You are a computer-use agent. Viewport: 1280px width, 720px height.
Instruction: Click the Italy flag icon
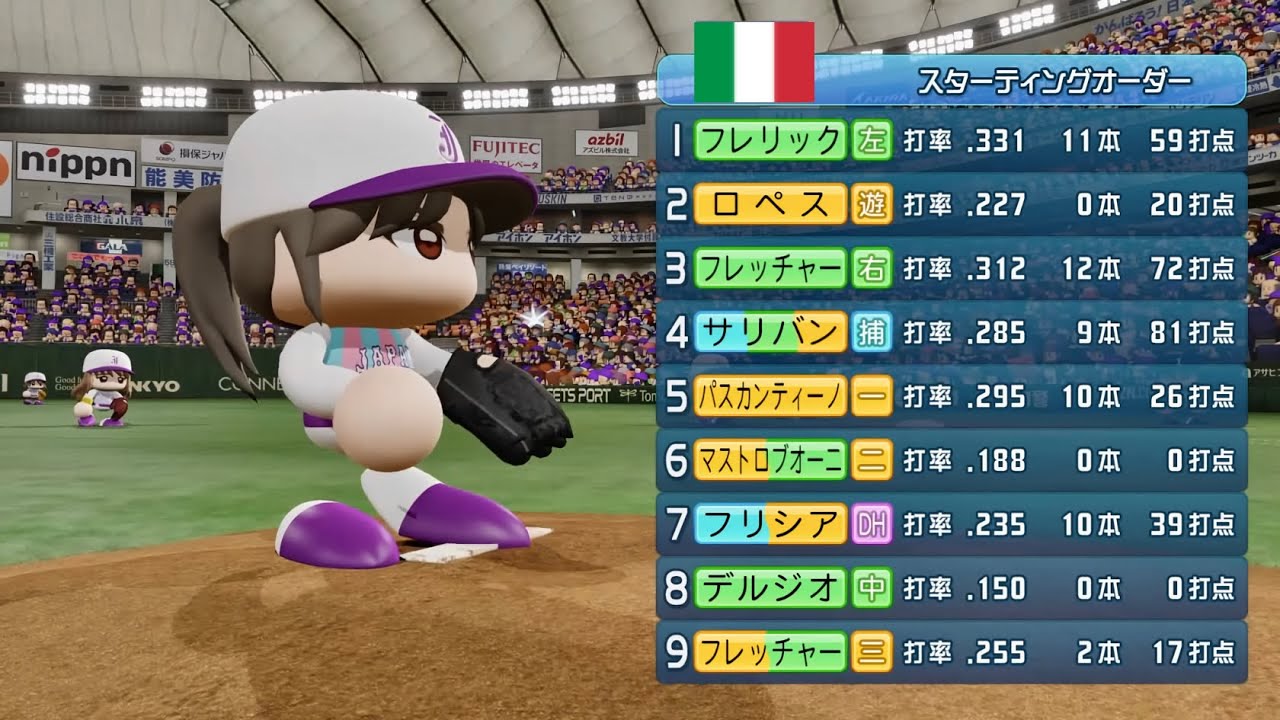(754, 62)
